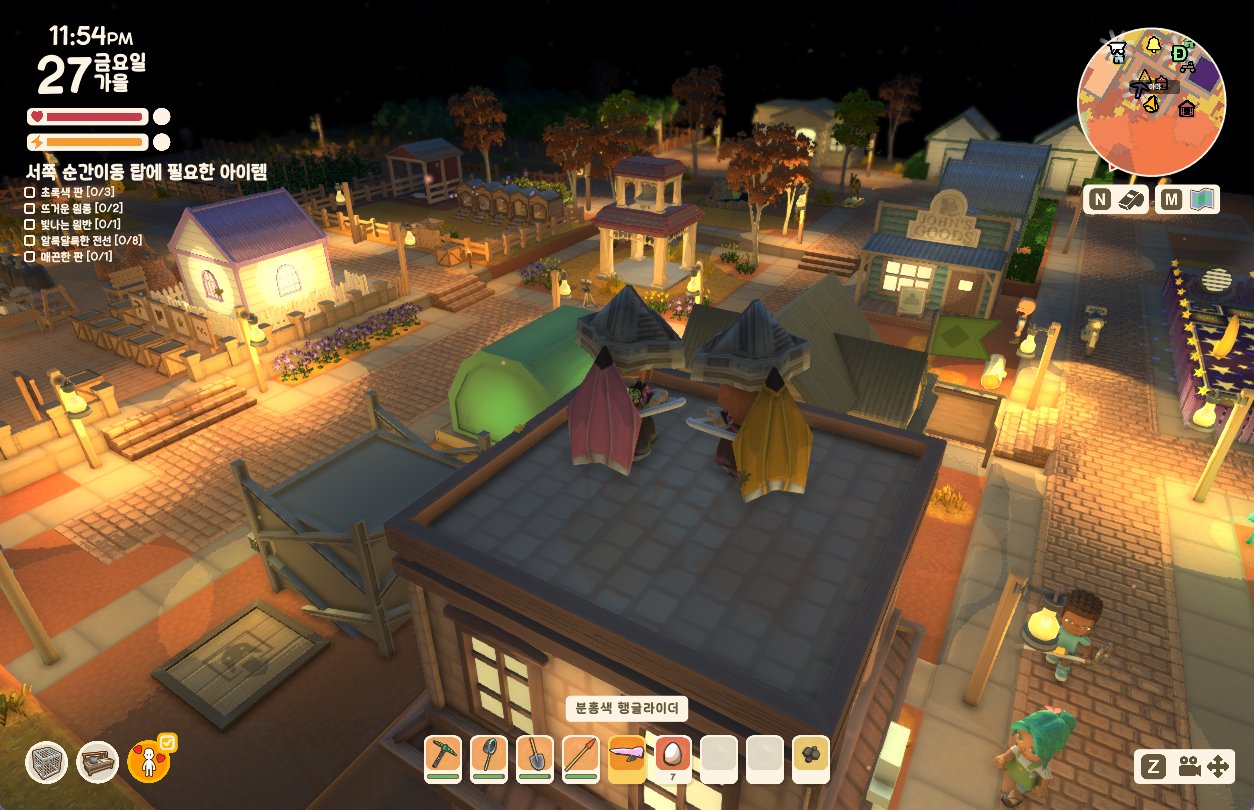Select the bug net hotbar slot

[488, 757]
